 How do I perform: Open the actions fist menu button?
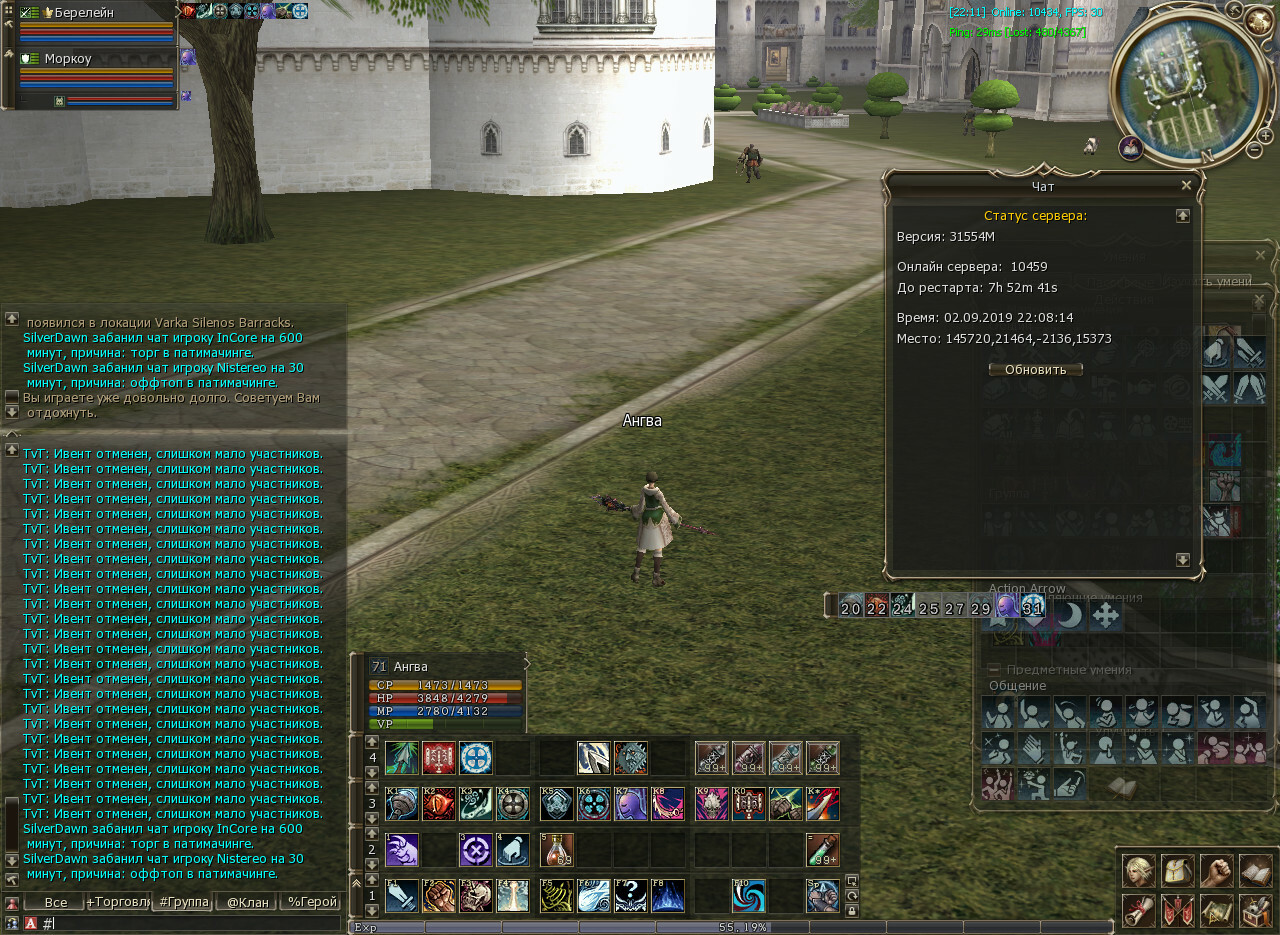click(x=1216, y=870)
